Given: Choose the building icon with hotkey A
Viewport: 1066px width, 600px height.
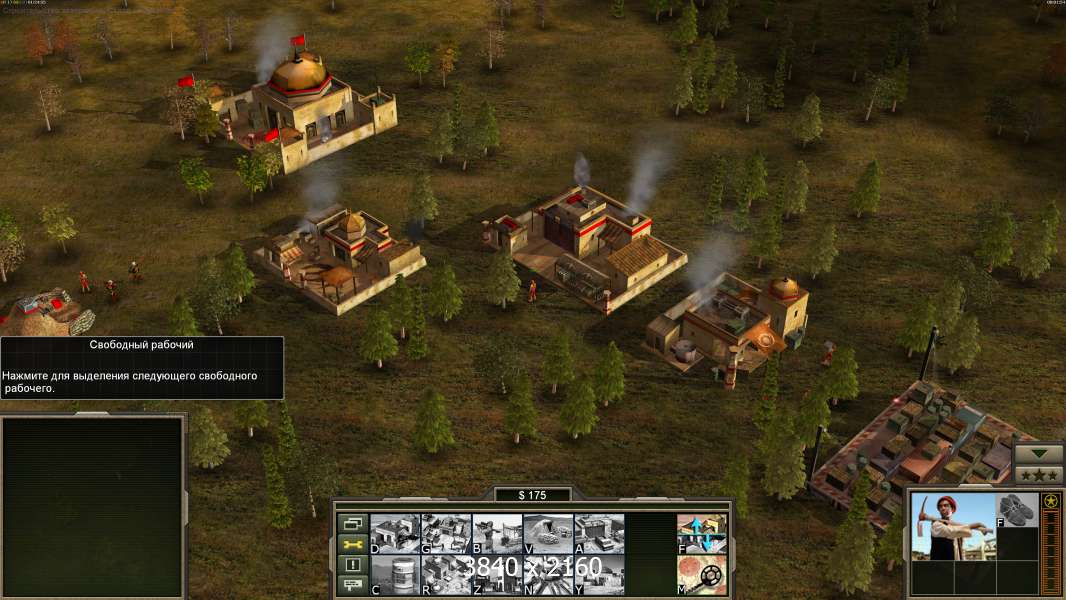Looking at the screenshot, I should click(x=599, y=533).
